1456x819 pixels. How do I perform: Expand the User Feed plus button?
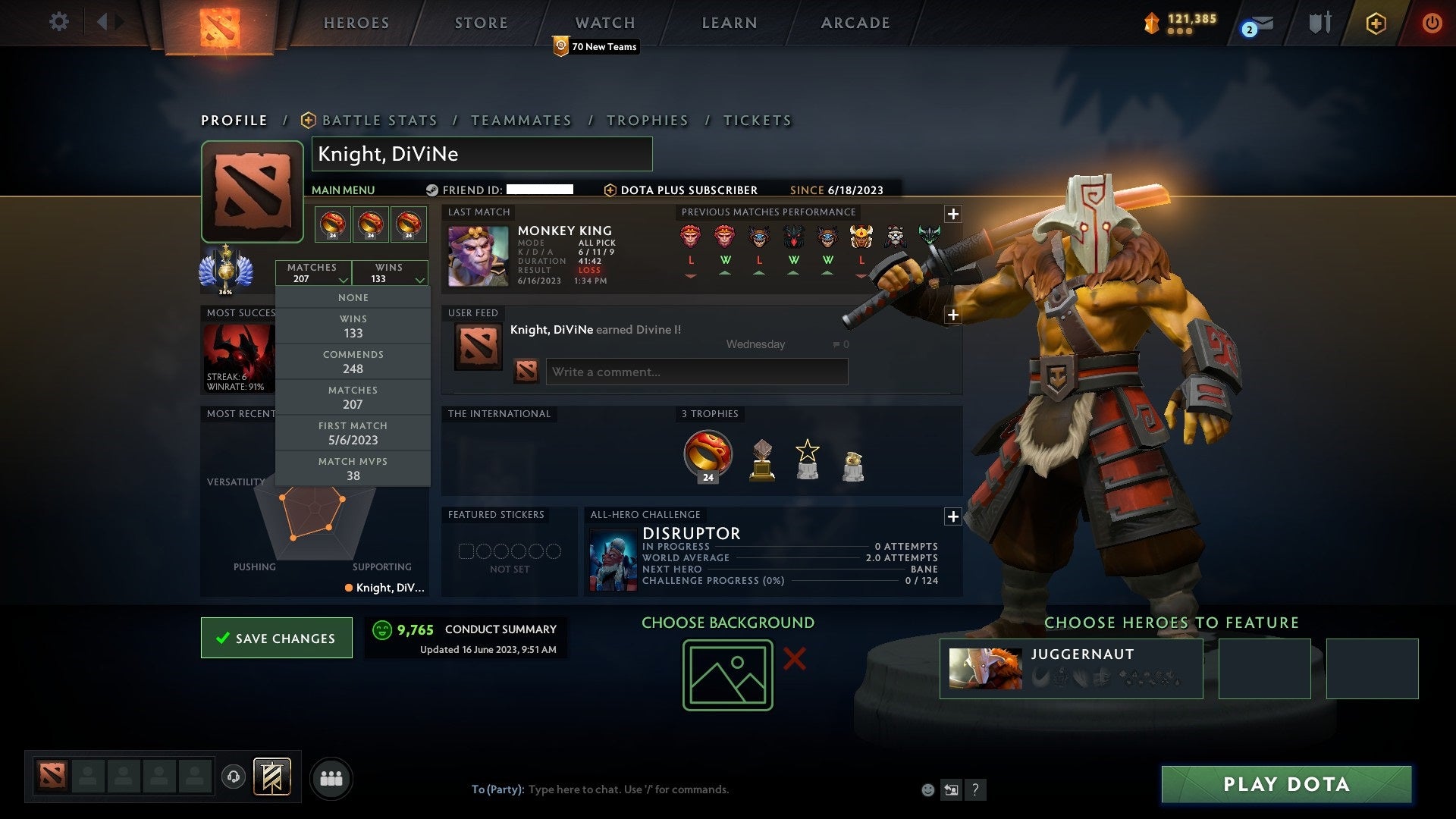click(x=953, y=315)
